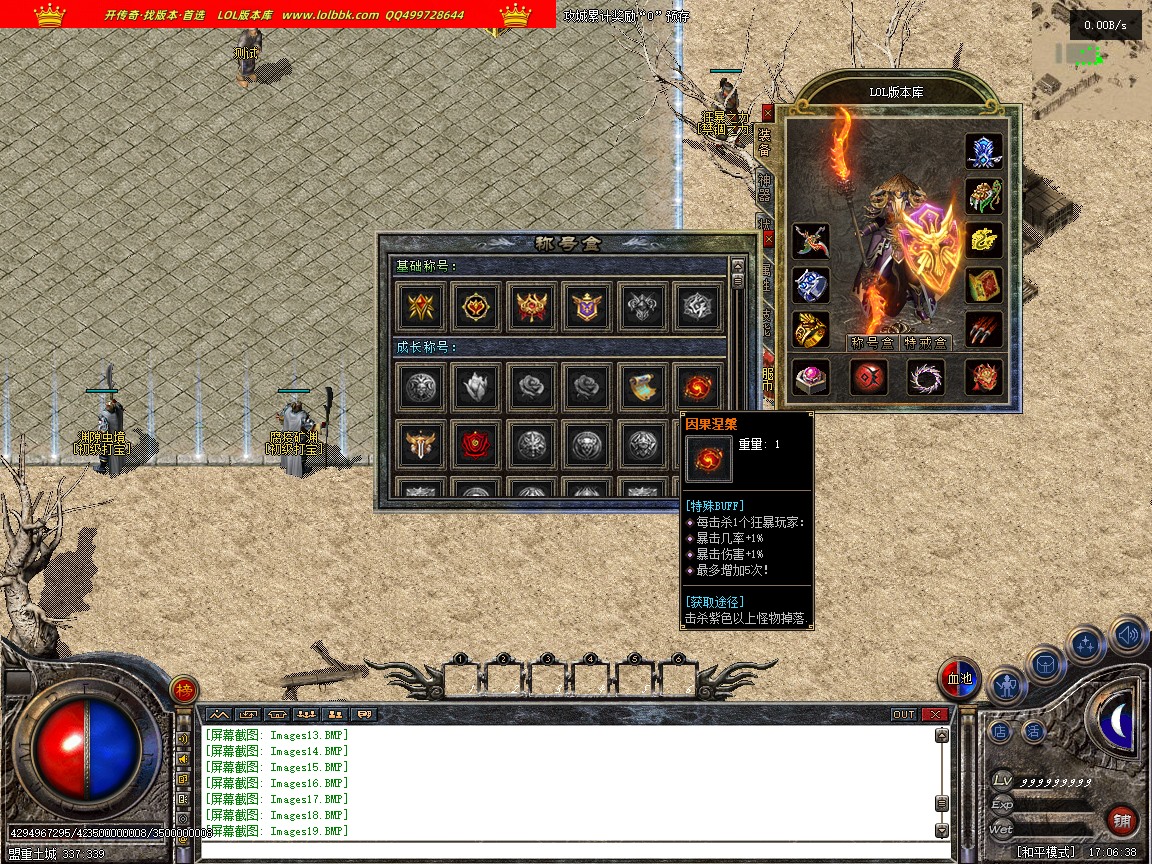Click the speaker sound orb button
Image resolution: width=1152 pixels, height=864 pixels.
1128,634
